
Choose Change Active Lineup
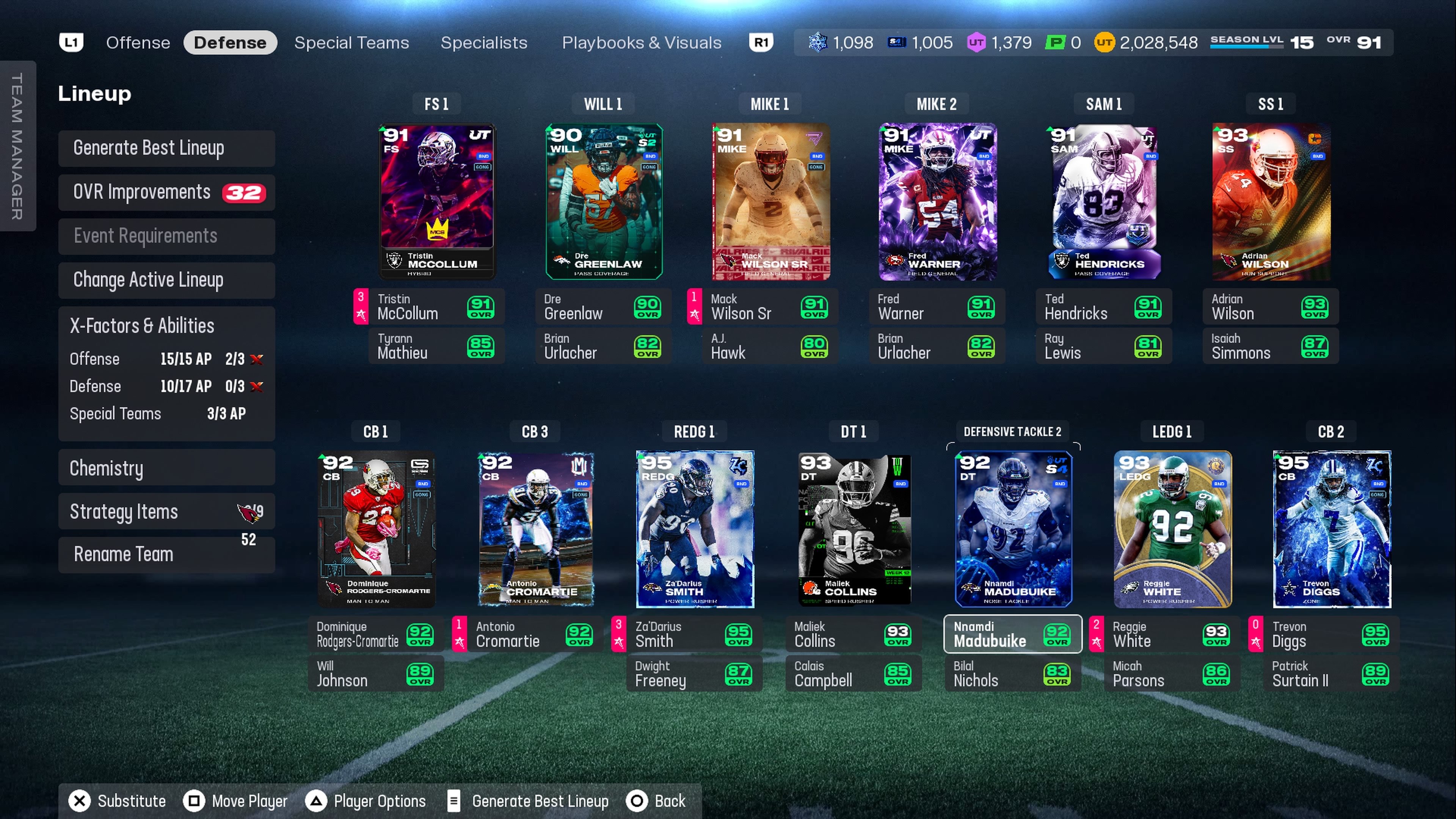166,280
